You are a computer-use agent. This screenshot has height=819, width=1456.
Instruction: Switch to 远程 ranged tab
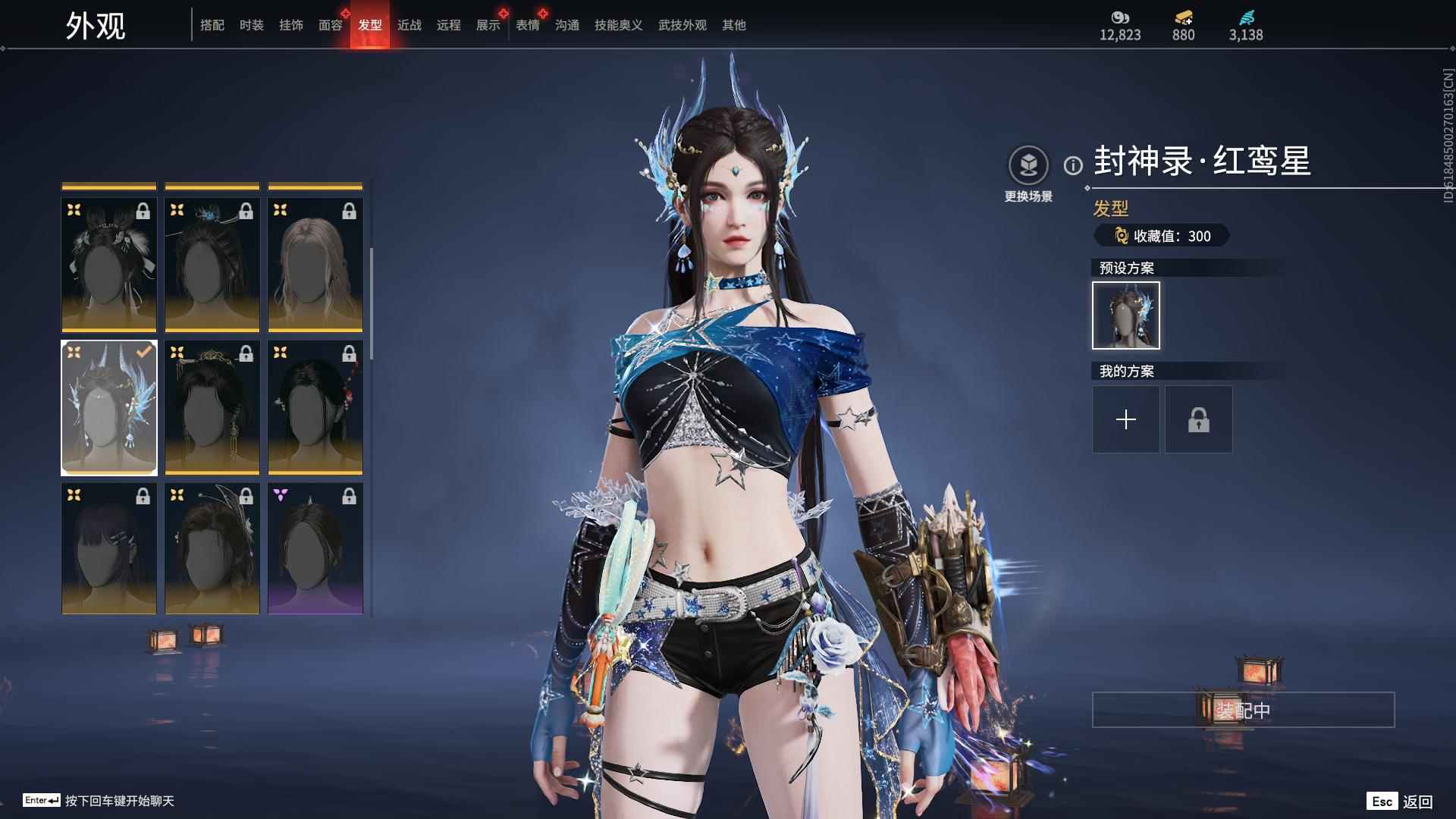click(x=449, y=25)
